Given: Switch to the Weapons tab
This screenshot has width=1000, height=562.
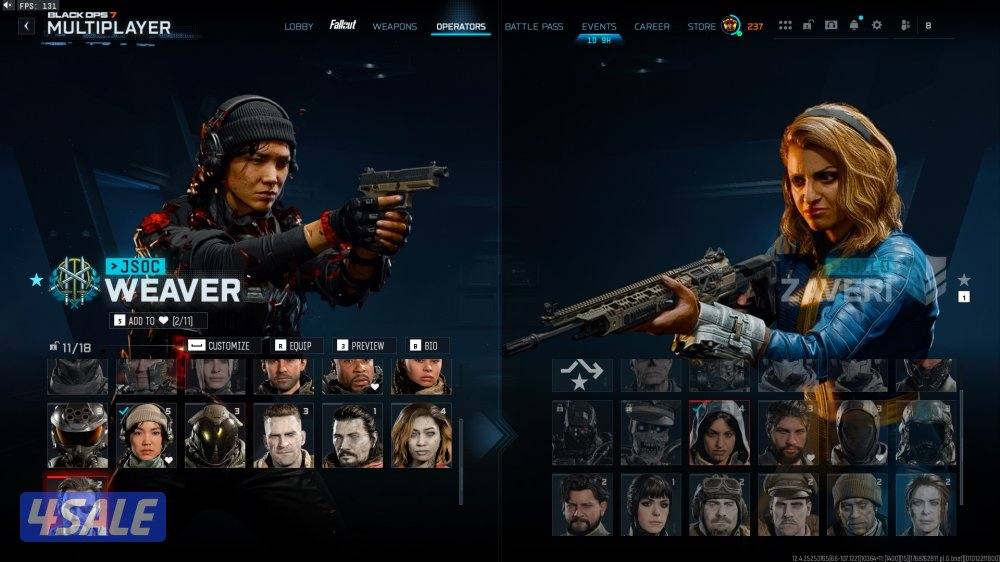Looking at the screenshot, I should coord(394,26).
